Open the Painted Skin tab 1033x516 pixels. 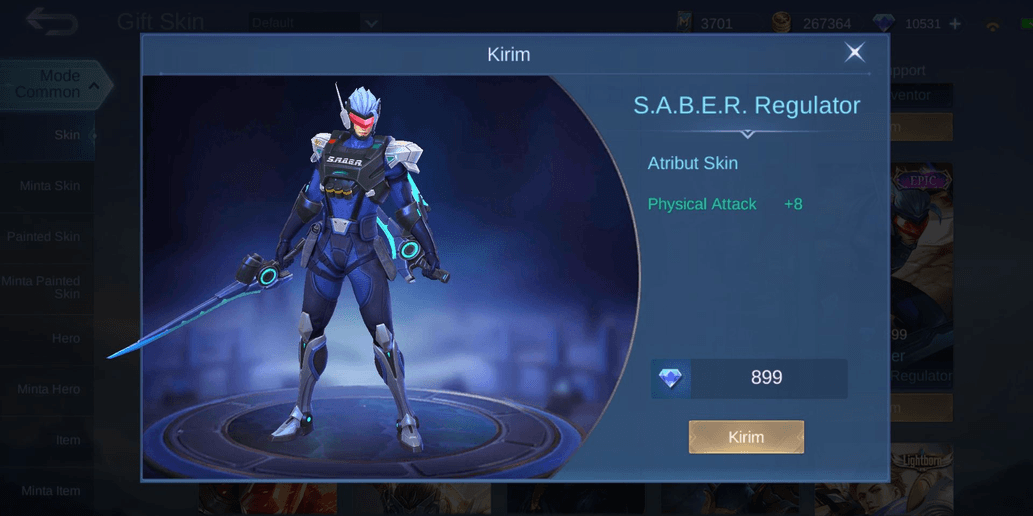point(45,237)
